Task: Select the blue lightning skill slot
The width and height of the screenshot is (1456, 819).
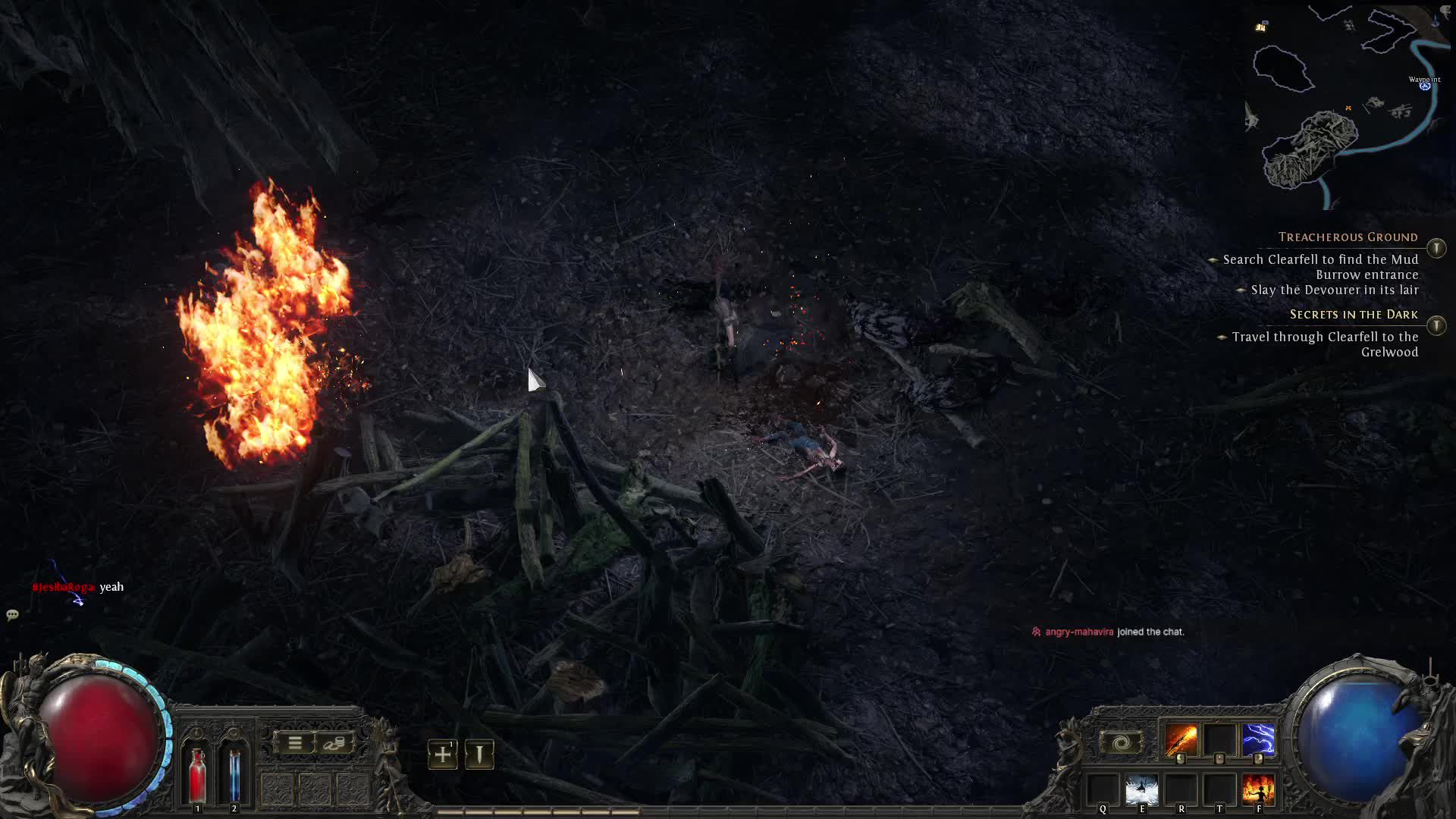Action: [1258, 740]
